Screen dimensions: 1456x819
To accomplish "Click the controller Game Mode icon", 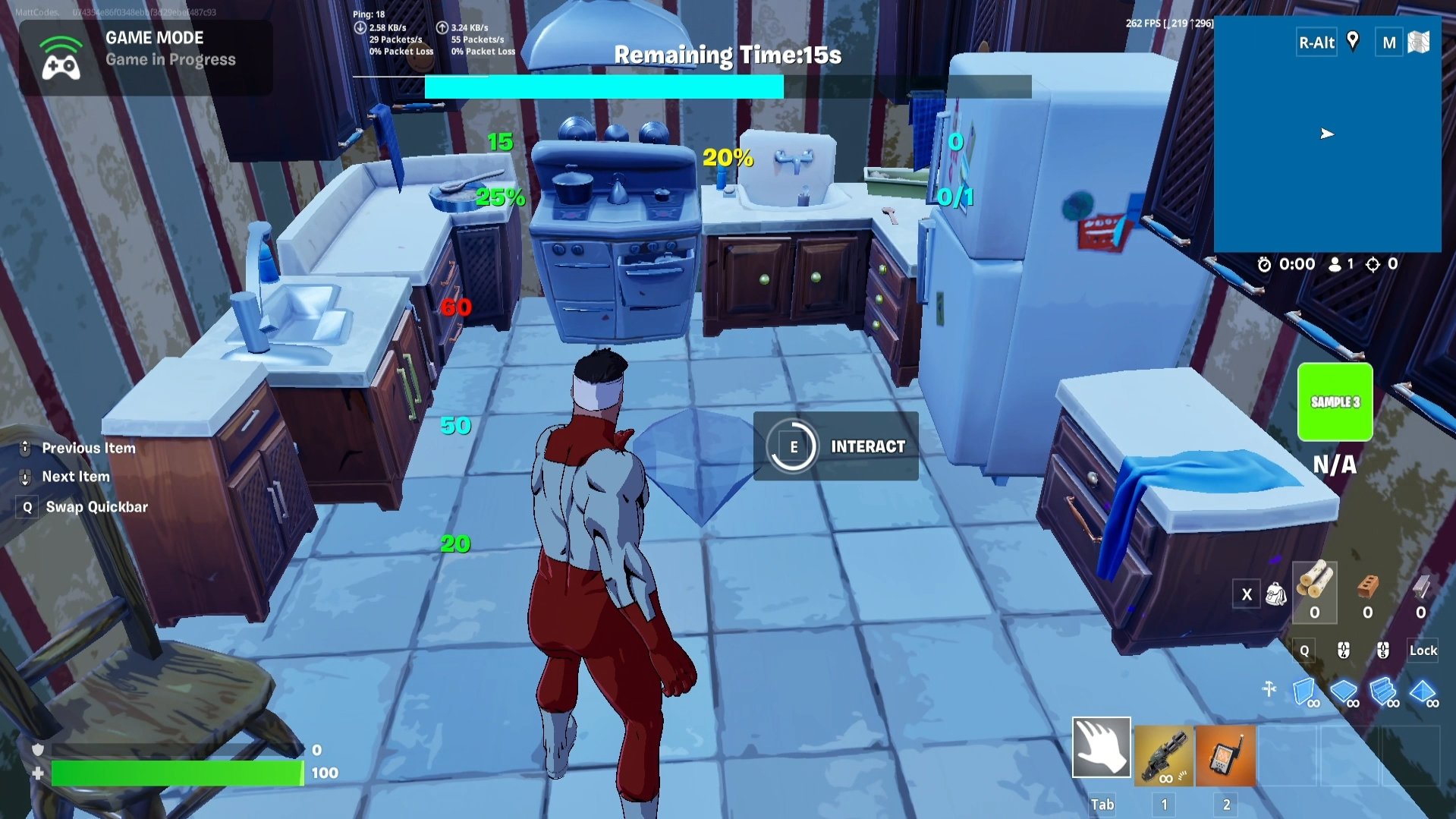I will click(62, 58).
